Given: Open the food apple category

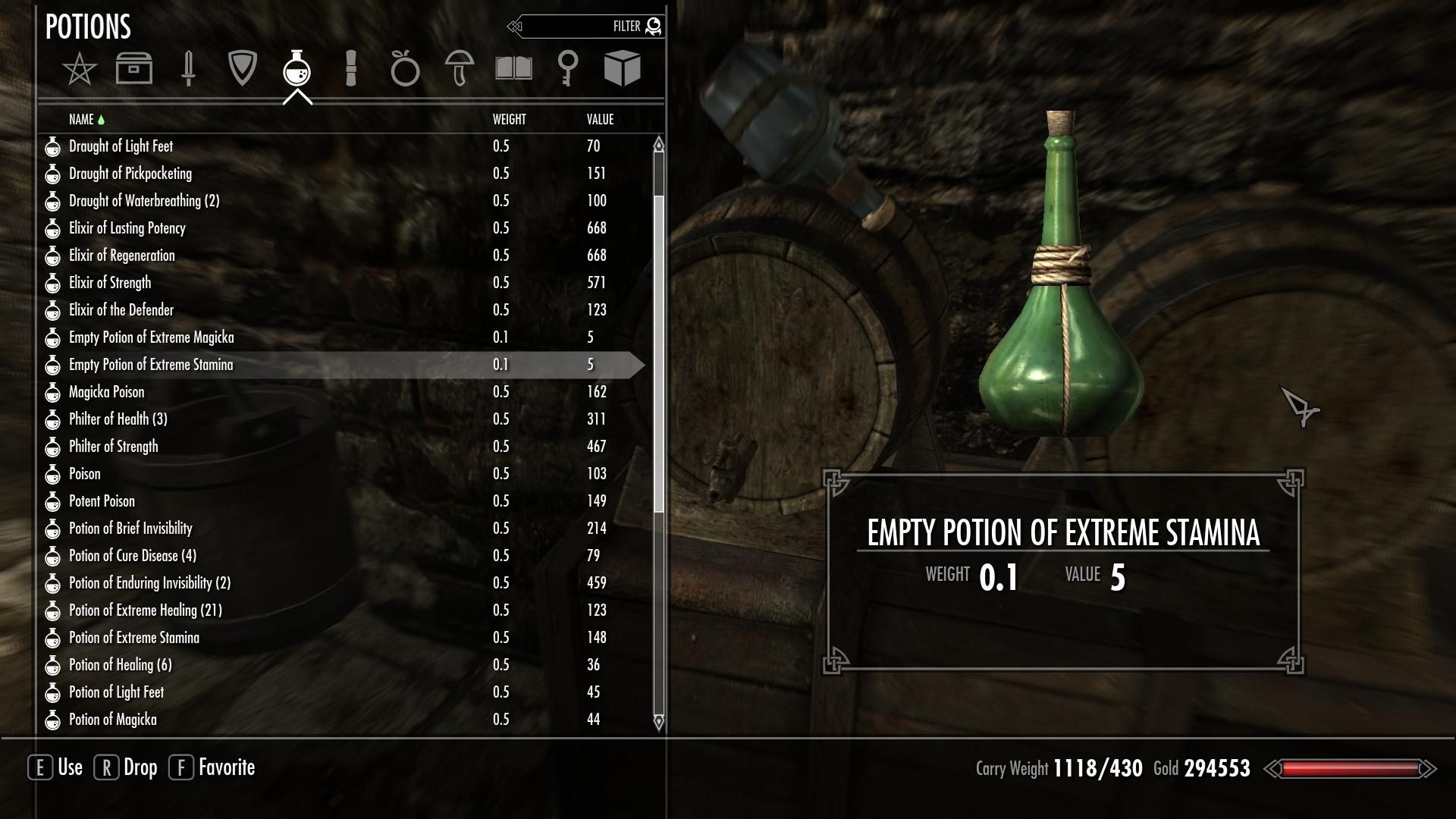Looking at the screenshot, I should pos(405,69).
